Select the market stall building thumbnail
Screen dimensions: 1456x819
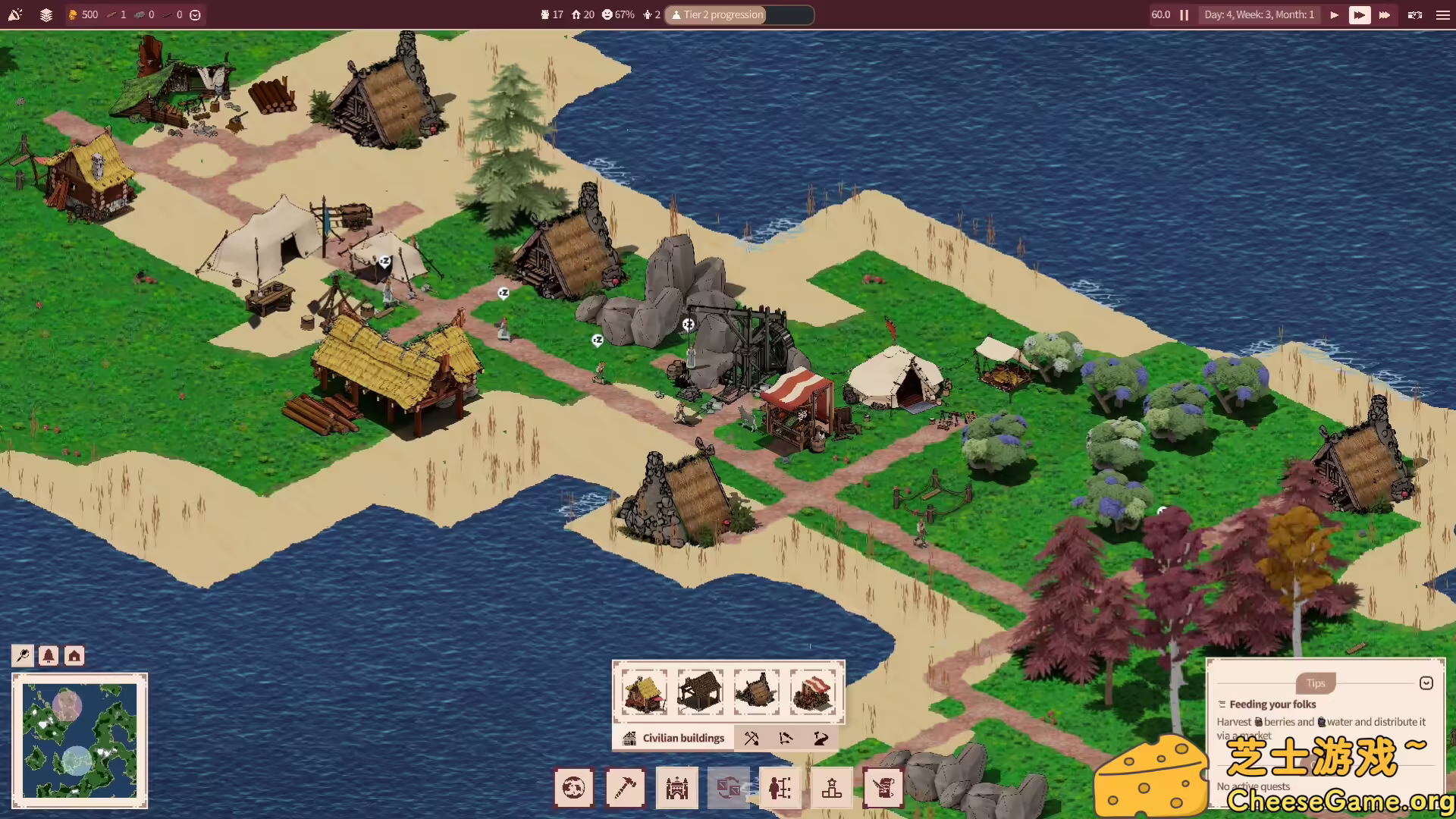click(x=814, y=692)
